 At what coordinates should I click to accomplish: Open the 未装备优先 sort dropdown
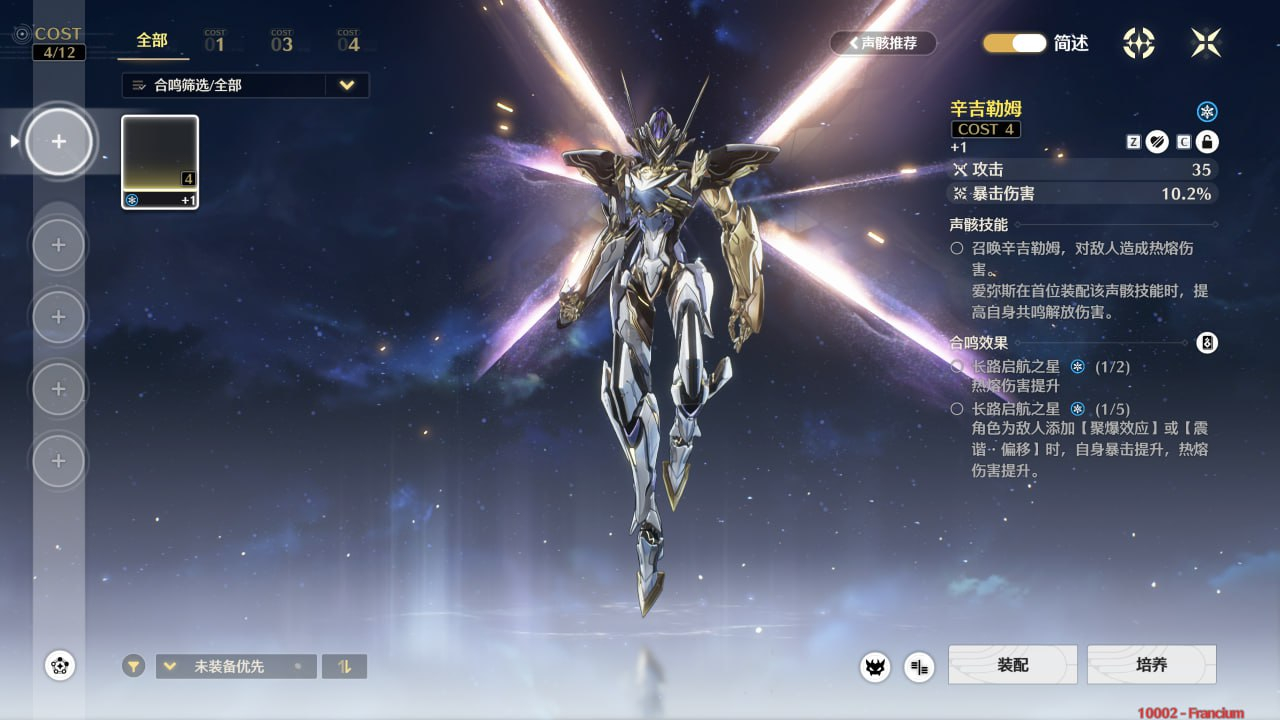tap(236, 666)
